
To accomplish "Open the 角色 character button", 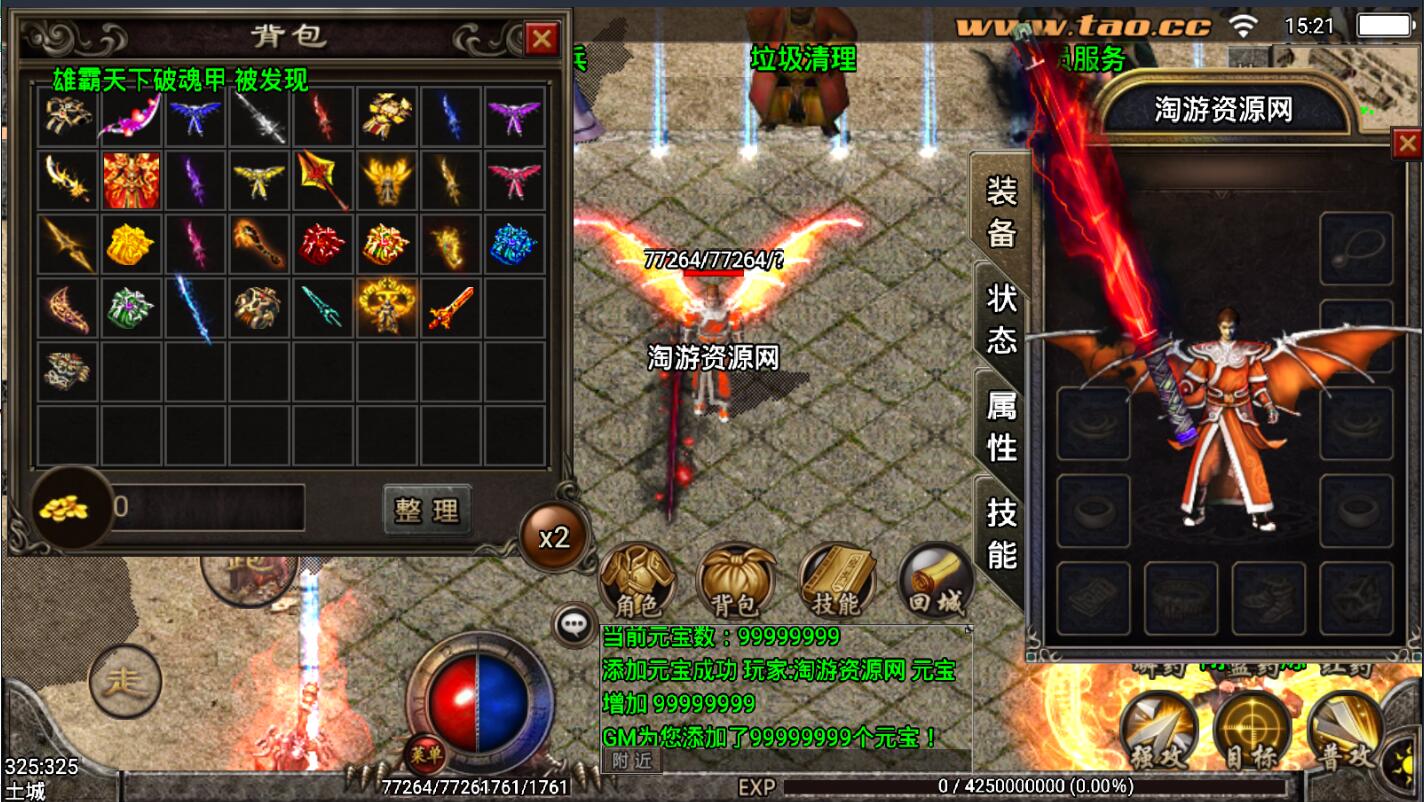I will [x=637, y=582].
